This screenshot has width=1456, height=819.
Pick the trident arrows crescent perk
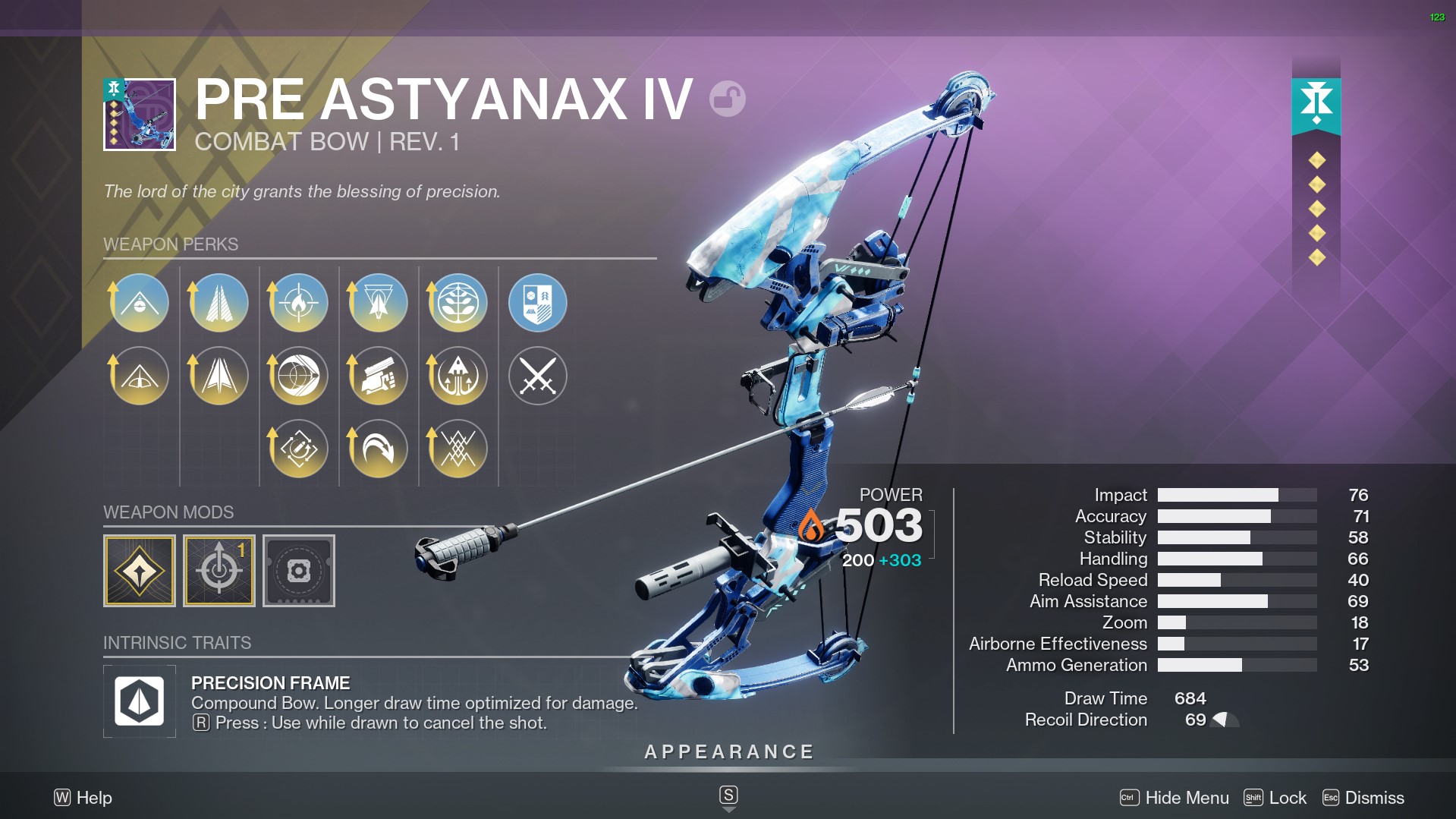(458, 376)
